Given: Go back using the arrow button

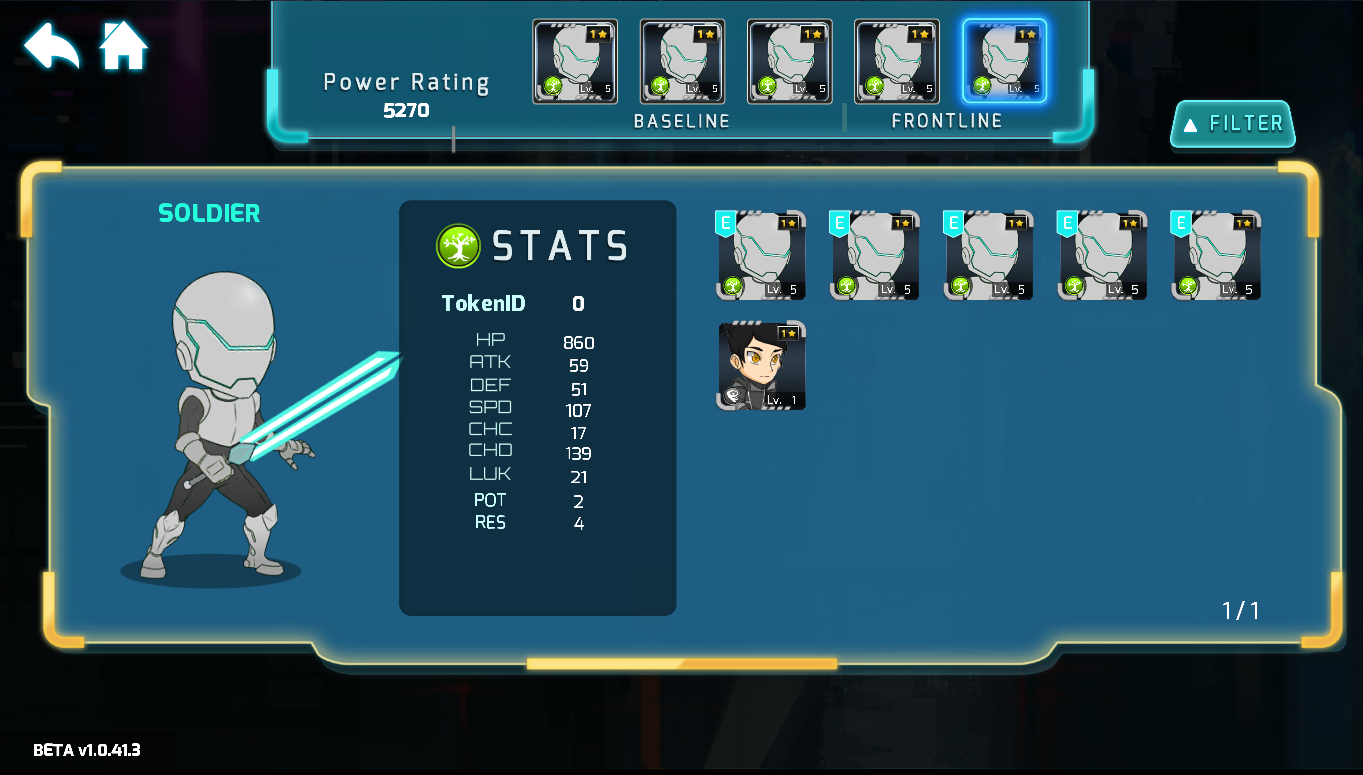Looking at the screenshot, I should 51,46.
